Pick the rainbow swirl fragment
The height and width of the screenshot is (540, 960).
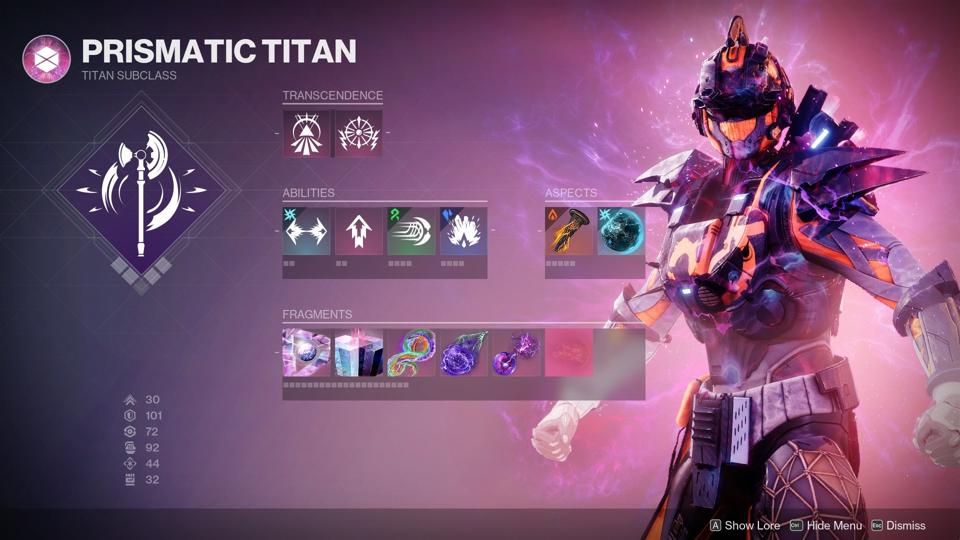pyautogui.click(x=411, y=353)
